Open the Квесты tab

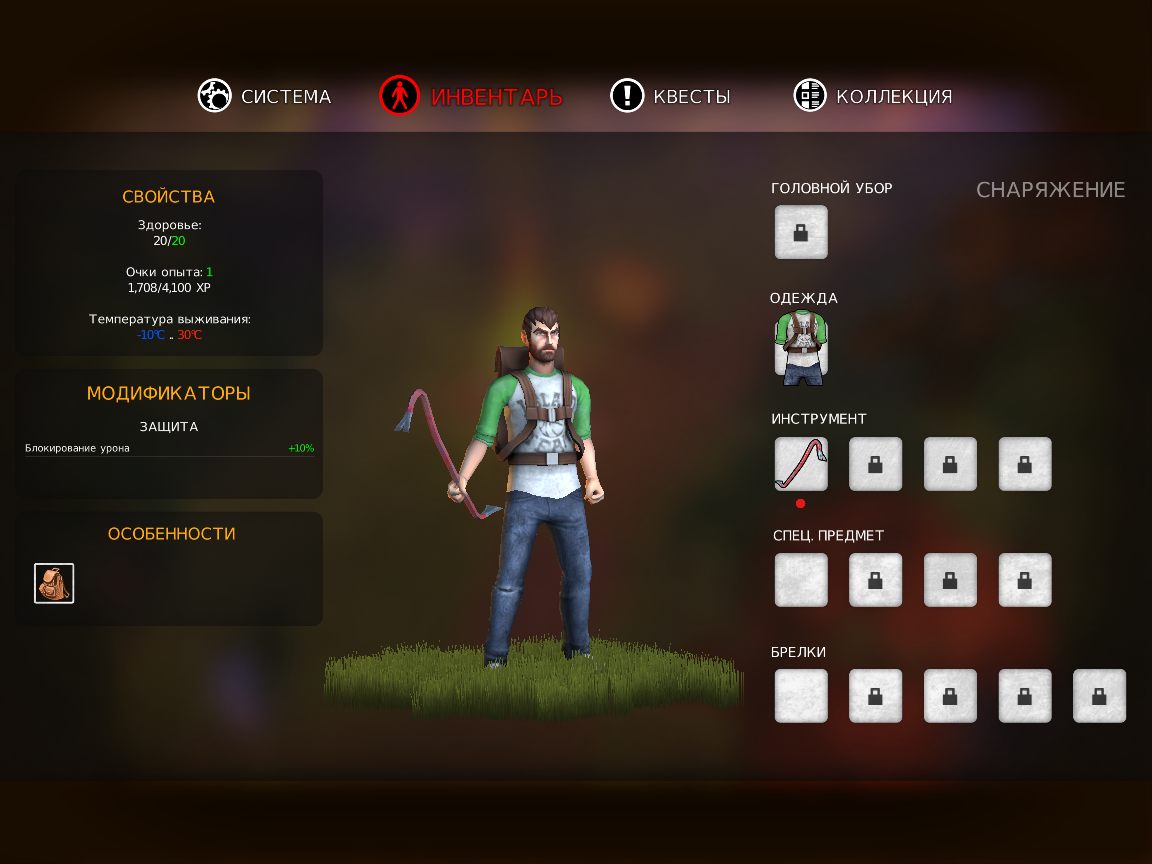(671, 96)
